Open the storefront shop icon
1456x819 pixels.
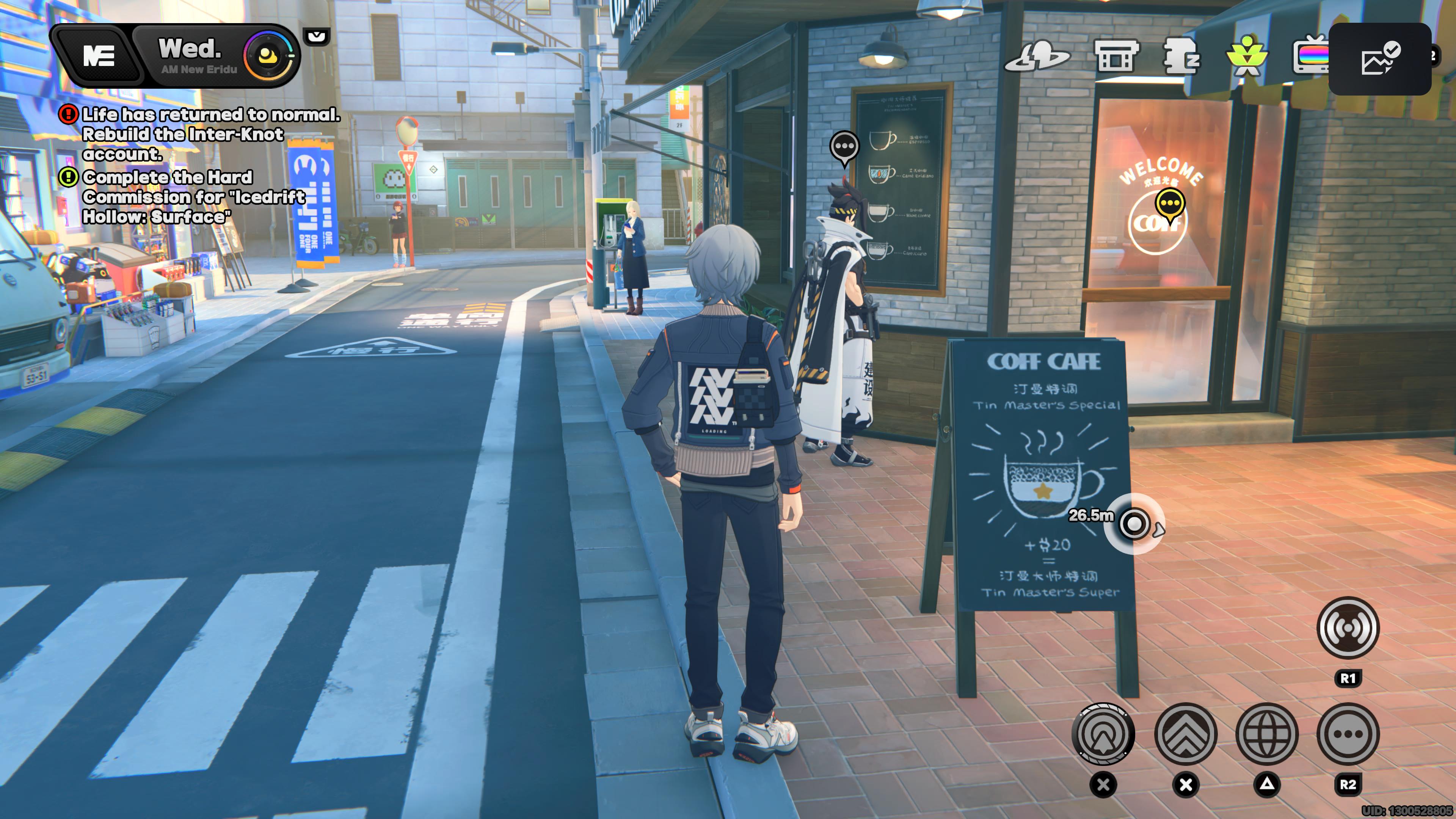click(x=1116, y=55)
